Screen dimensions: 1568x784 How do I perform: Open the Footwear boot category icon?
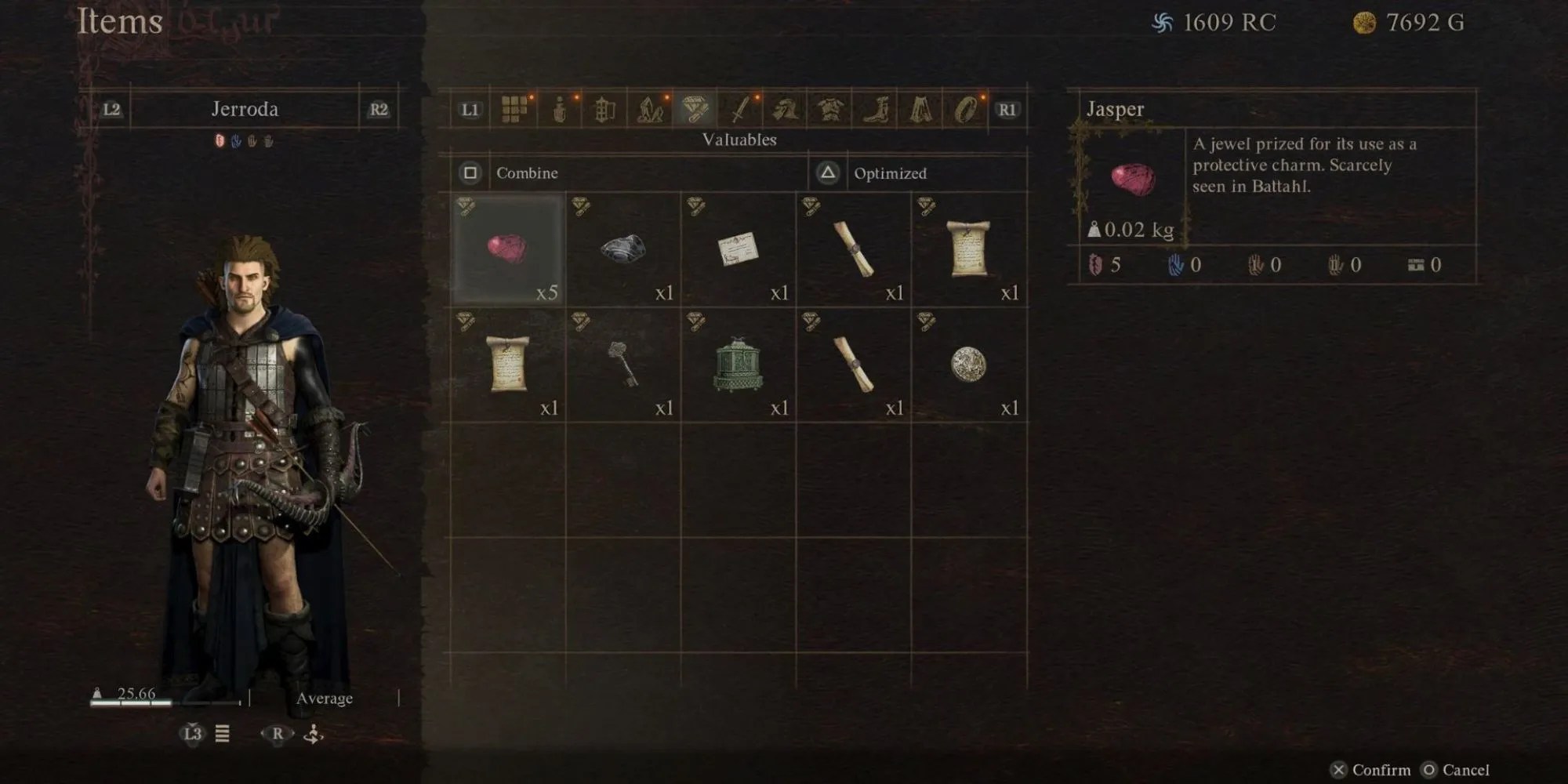(876, 111)
